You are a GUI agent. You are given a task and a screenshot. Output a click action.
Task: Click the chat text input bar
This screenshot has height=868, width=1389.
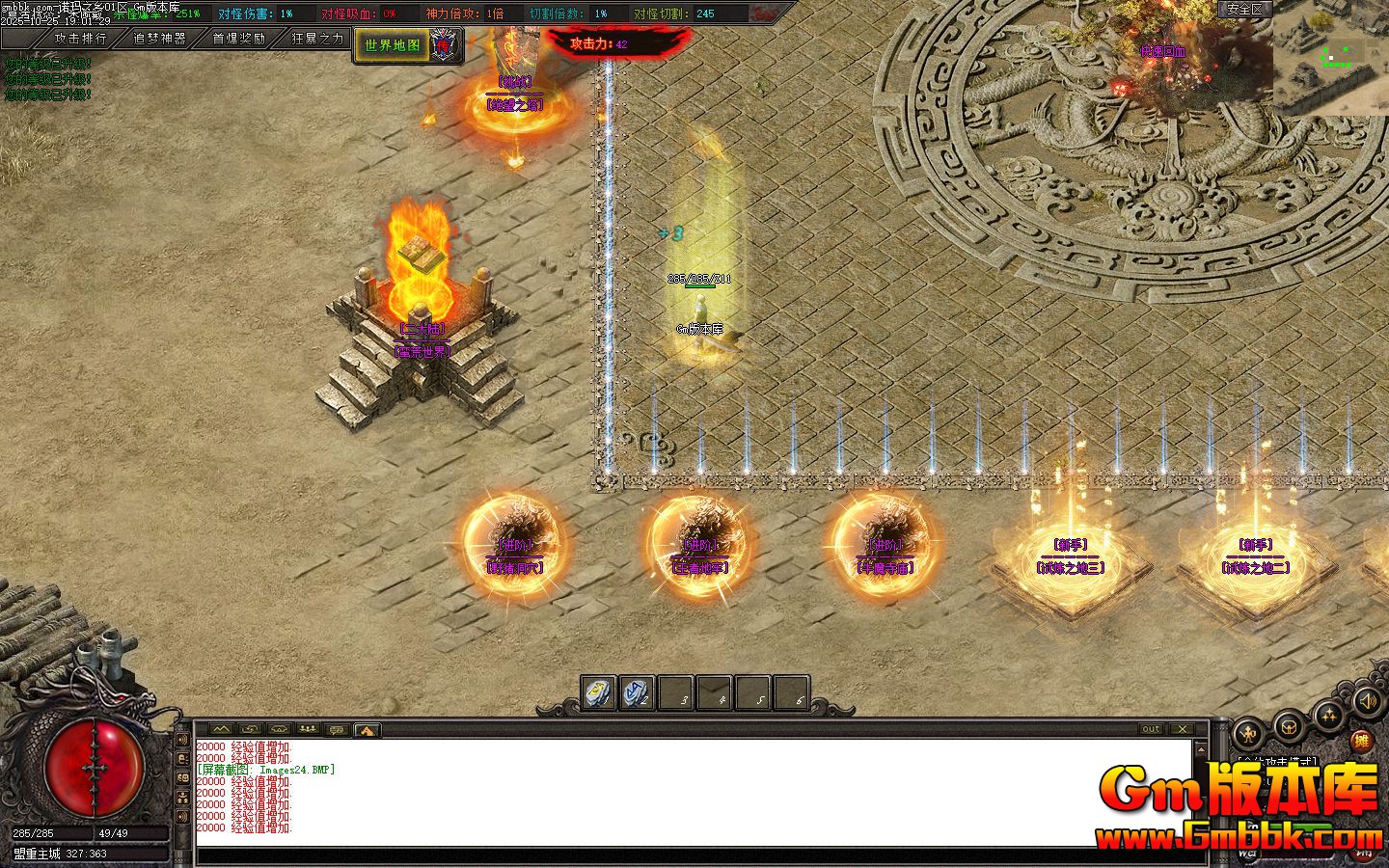click(694, 855)
